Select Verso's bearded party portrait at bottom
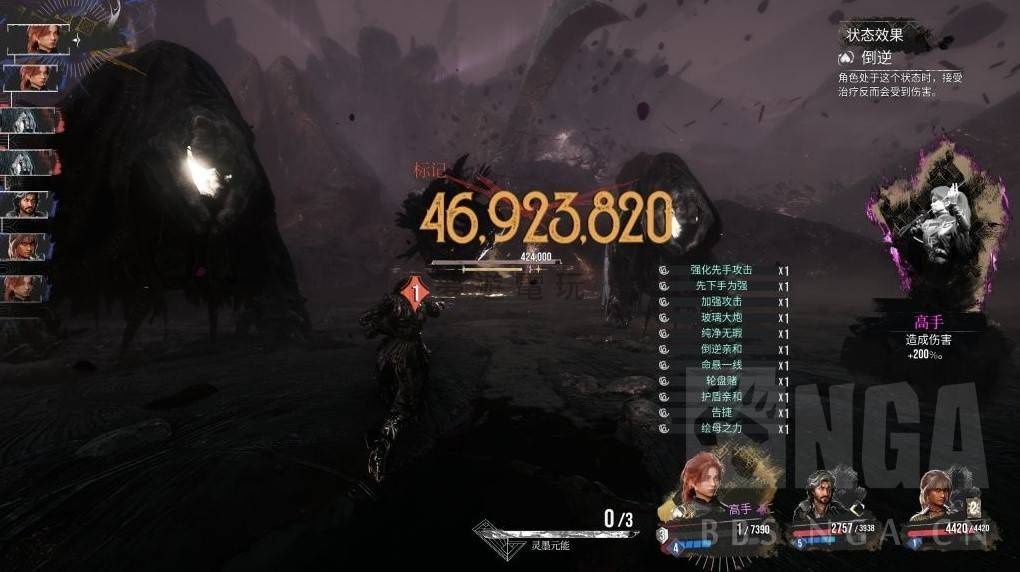This screenshot has height=572, width=1020. click(x=818, y=493)
